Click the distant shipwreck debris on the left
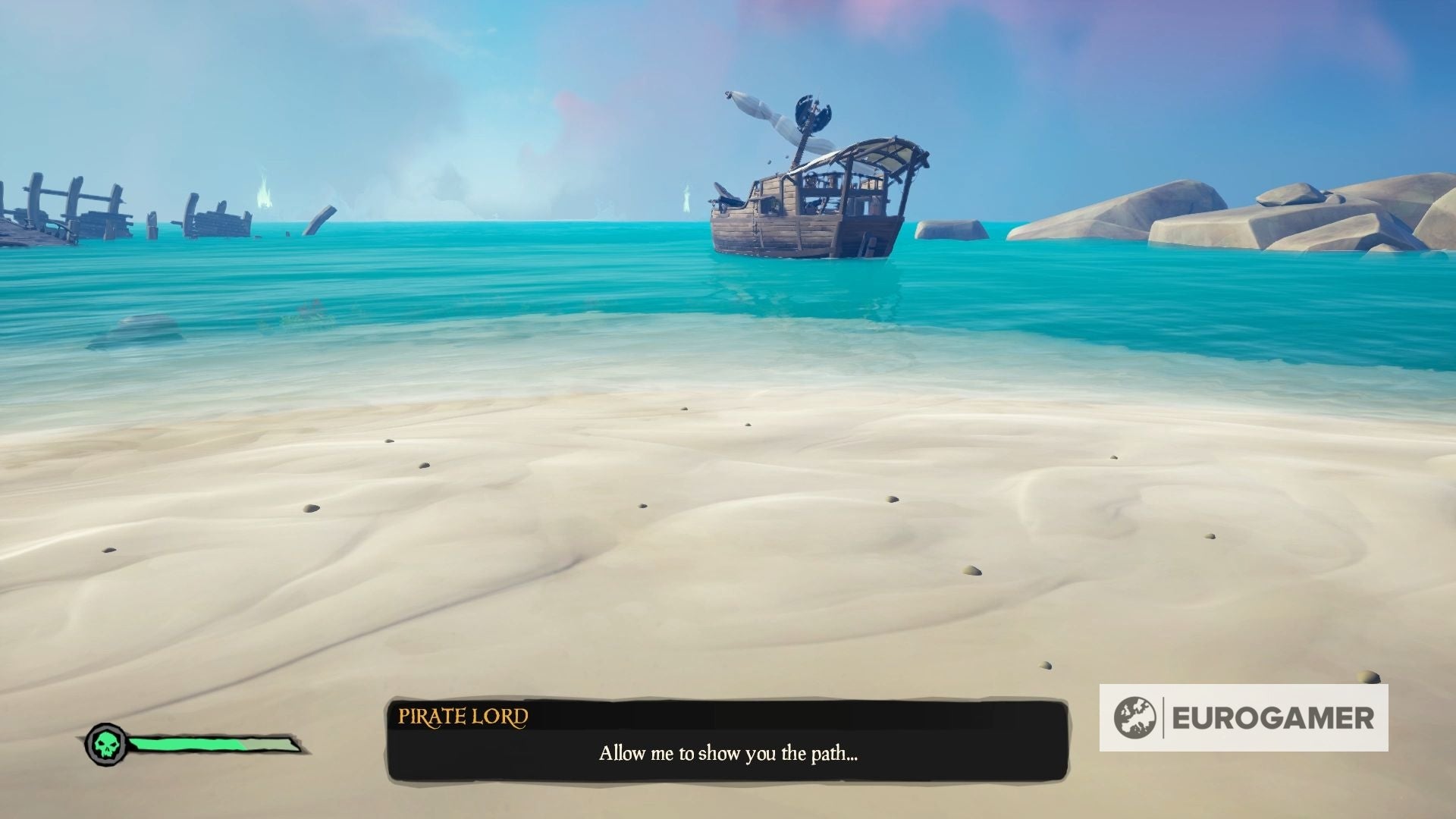This screenshot has height=819, width=1456. tap(76, 212)
